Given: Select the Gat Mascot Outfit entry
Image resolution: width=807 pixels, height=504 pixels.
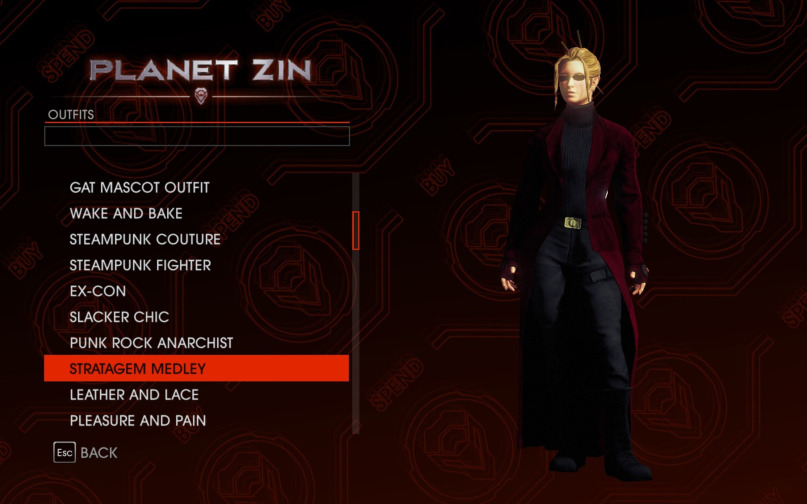Looking at the screenshot, I should [140, 187].
